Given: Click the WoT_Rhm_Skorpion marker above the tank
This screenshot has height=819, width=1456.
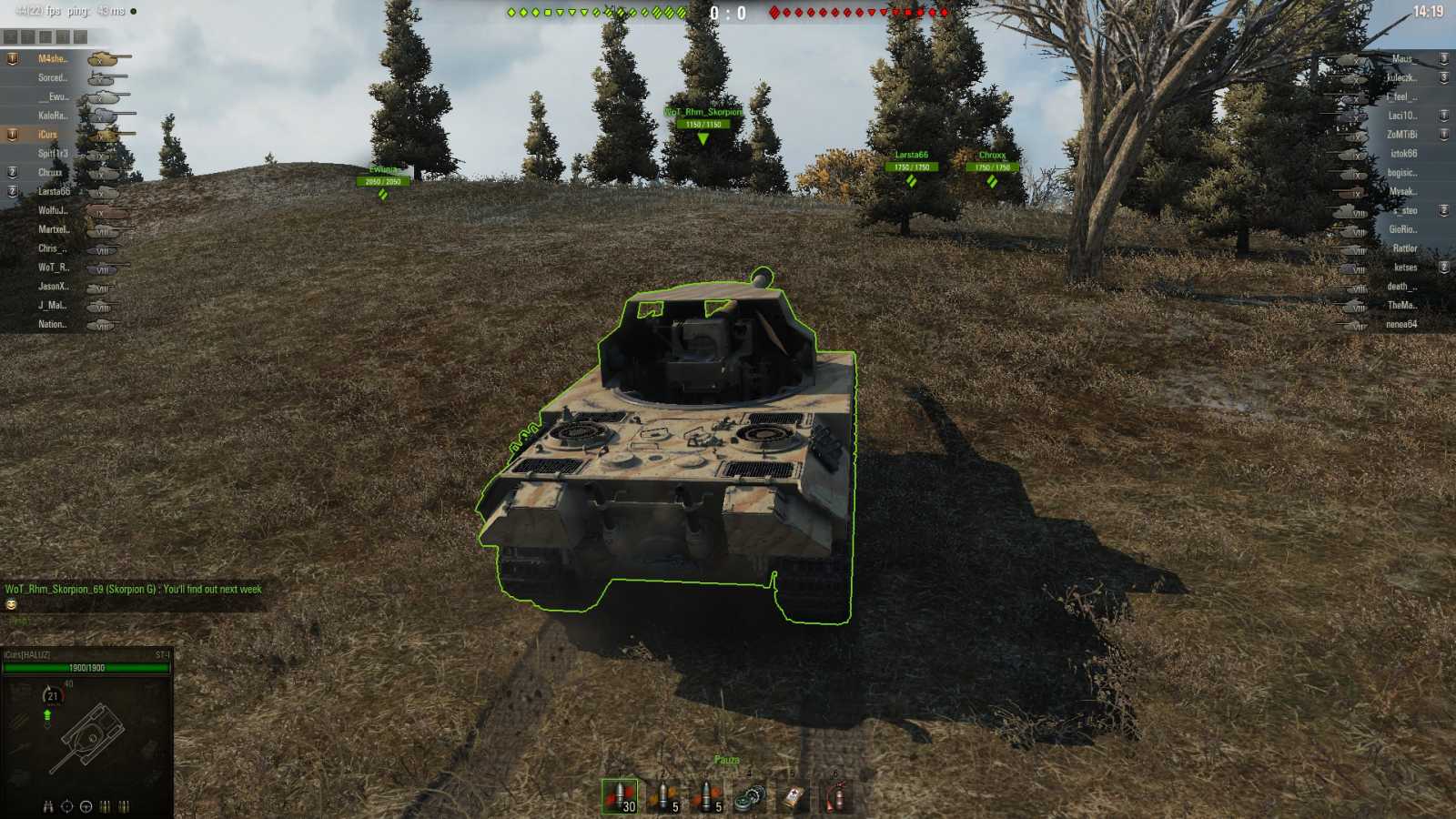Looking at the screenshot, I should pos(705,112).
